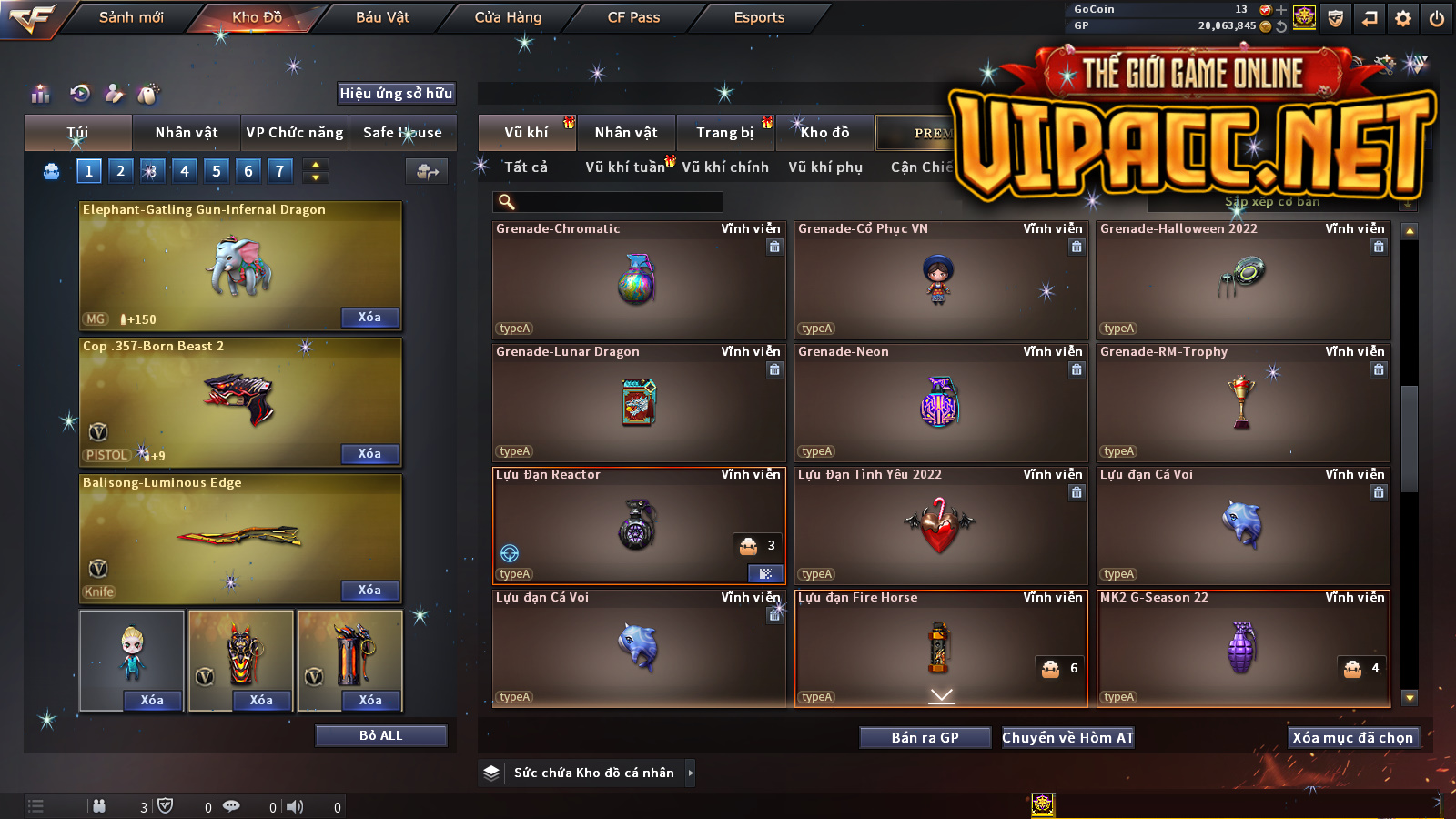Click the Bán ra GP button
The image size is (1456, 819).
[x=925, y=738]
